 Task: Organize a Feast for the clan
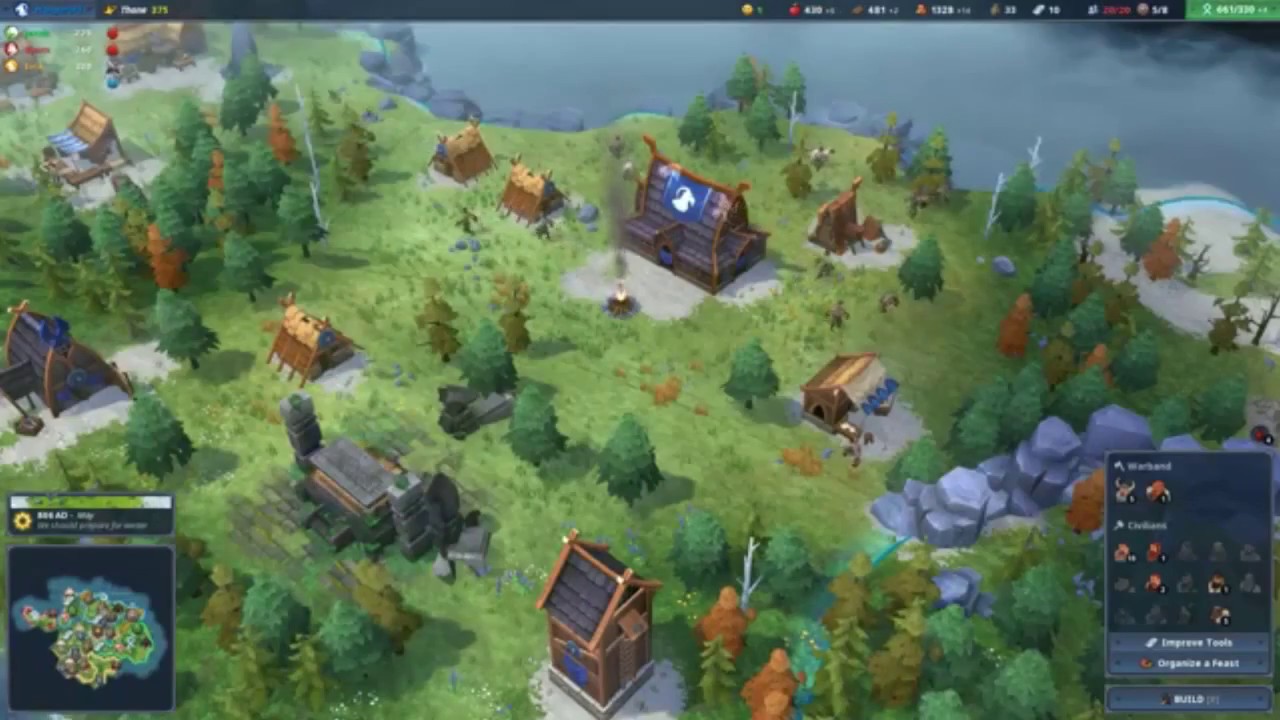point(1189,663)
